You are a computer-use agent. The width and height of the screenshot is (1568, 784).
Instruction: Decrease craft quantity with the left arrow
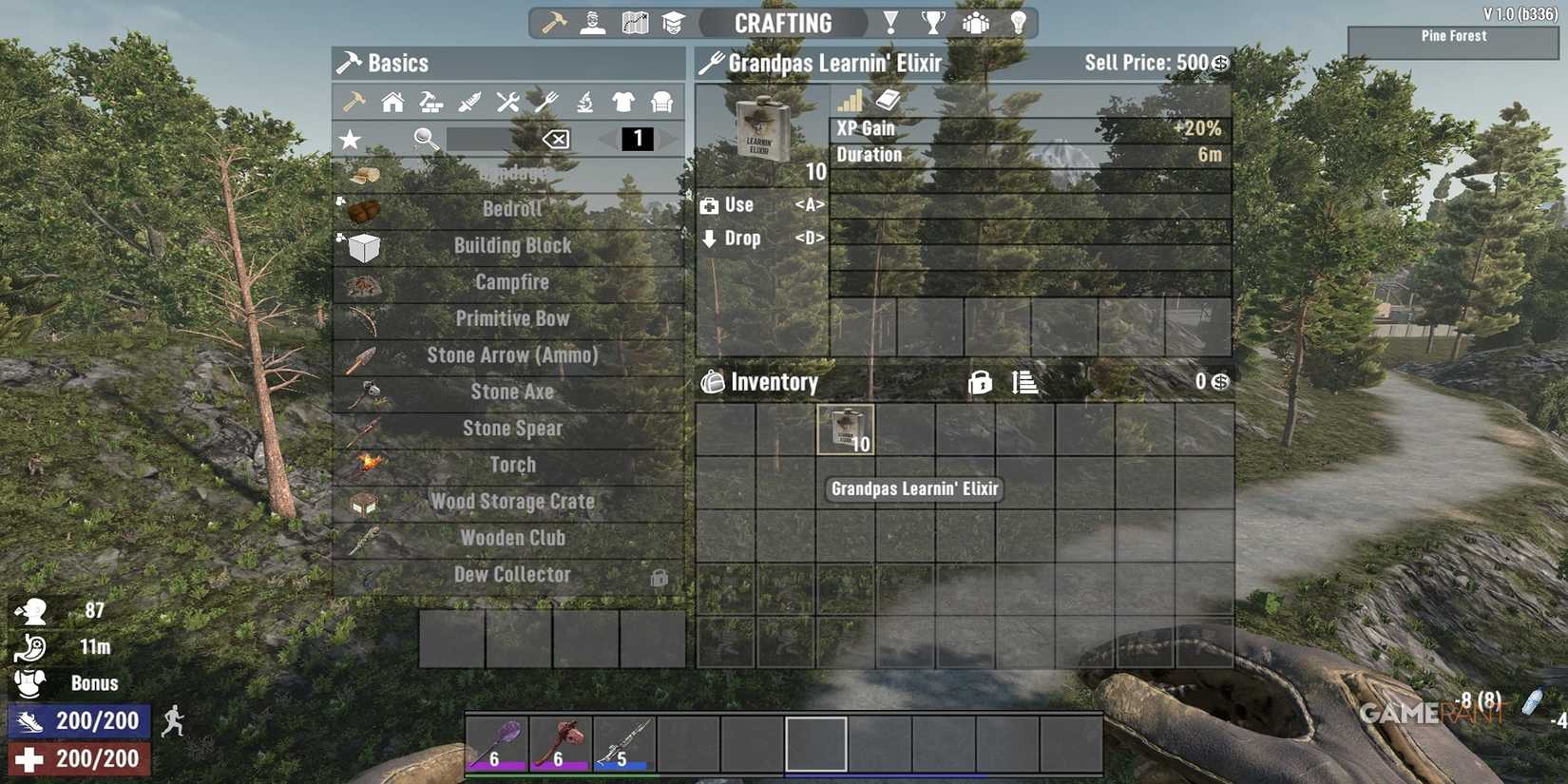pyautogui.click(x=605, y=140)
